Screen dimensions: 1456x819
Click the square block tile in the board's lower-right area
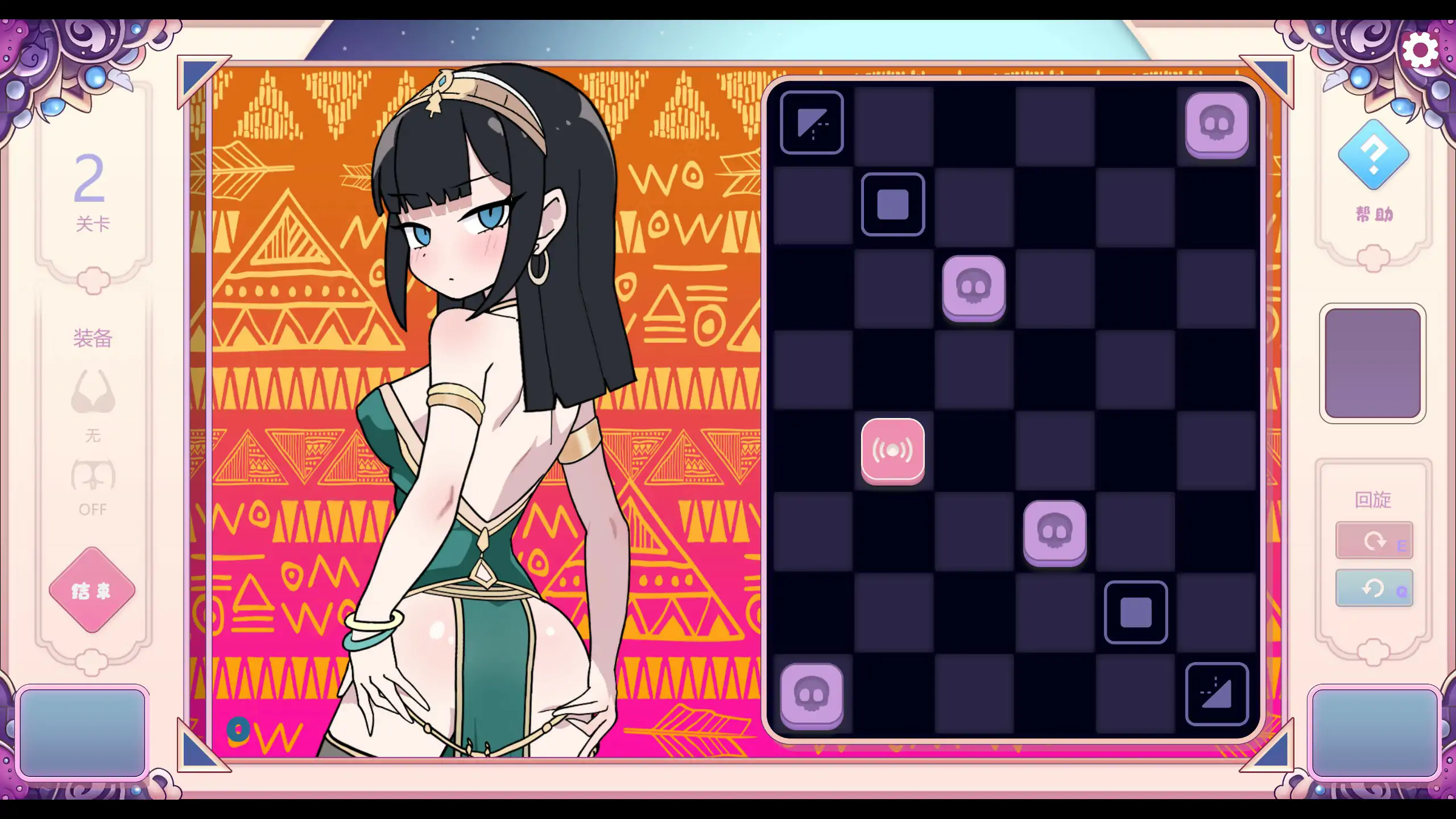(x=1136, y=613)
